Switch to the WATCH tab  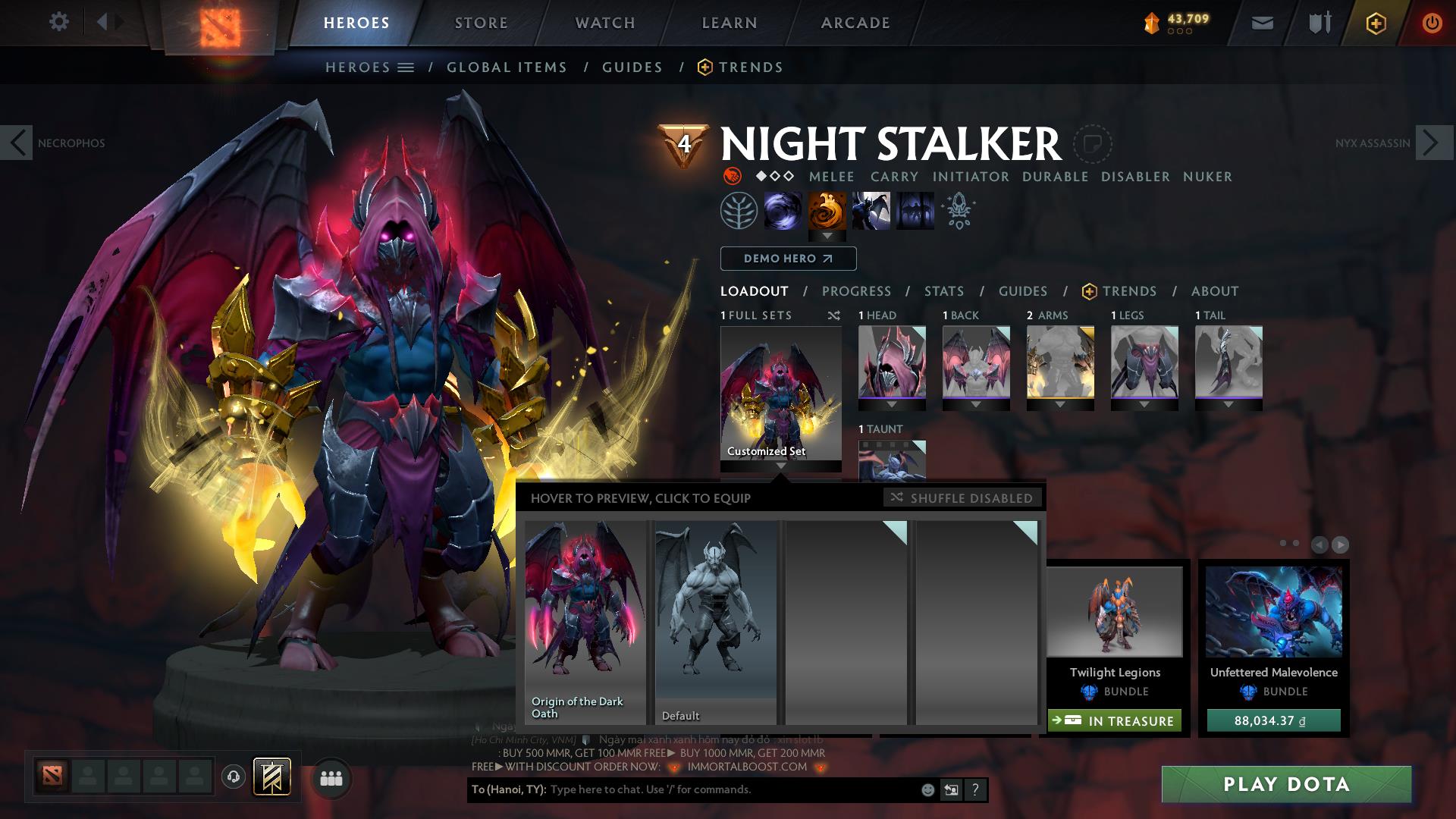(603, 23)
